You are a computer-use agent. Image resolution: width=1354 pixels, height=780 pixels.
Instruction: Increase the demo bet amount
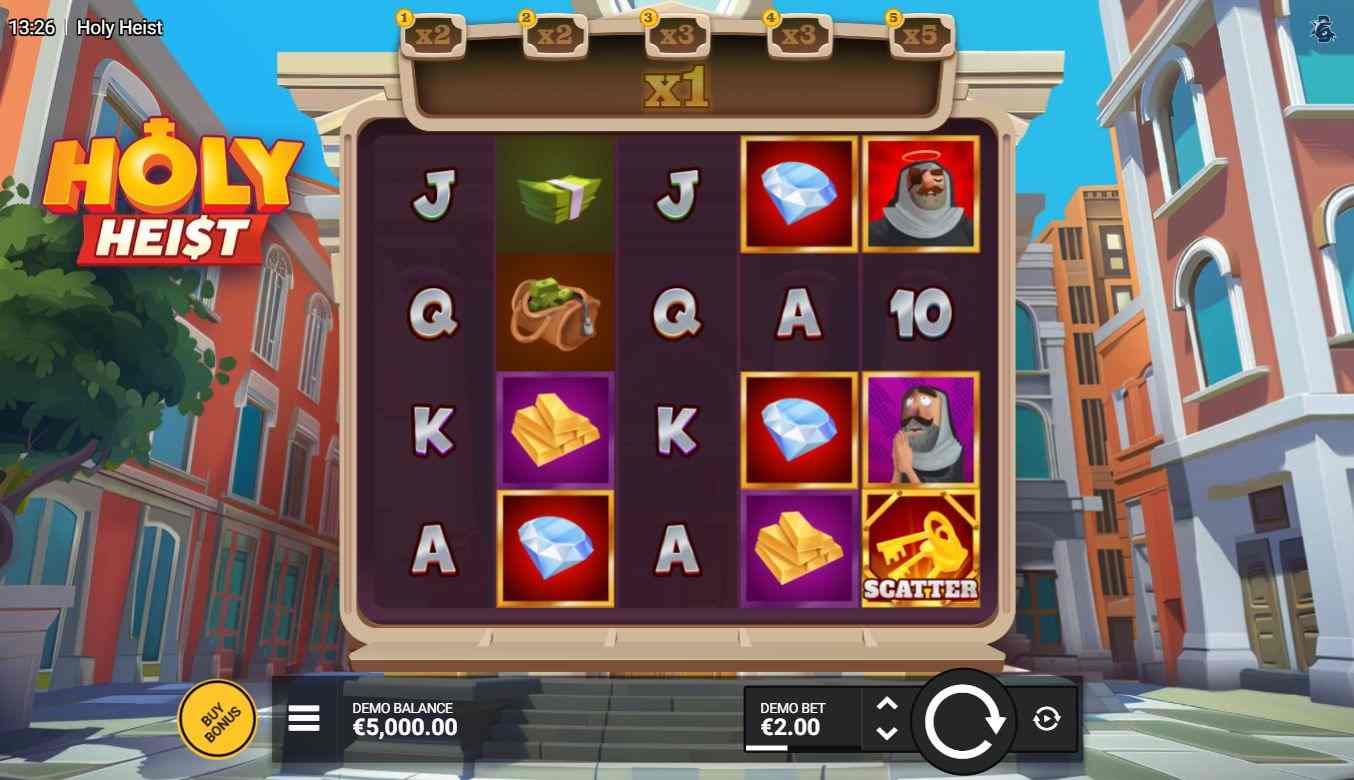point(887,704)
